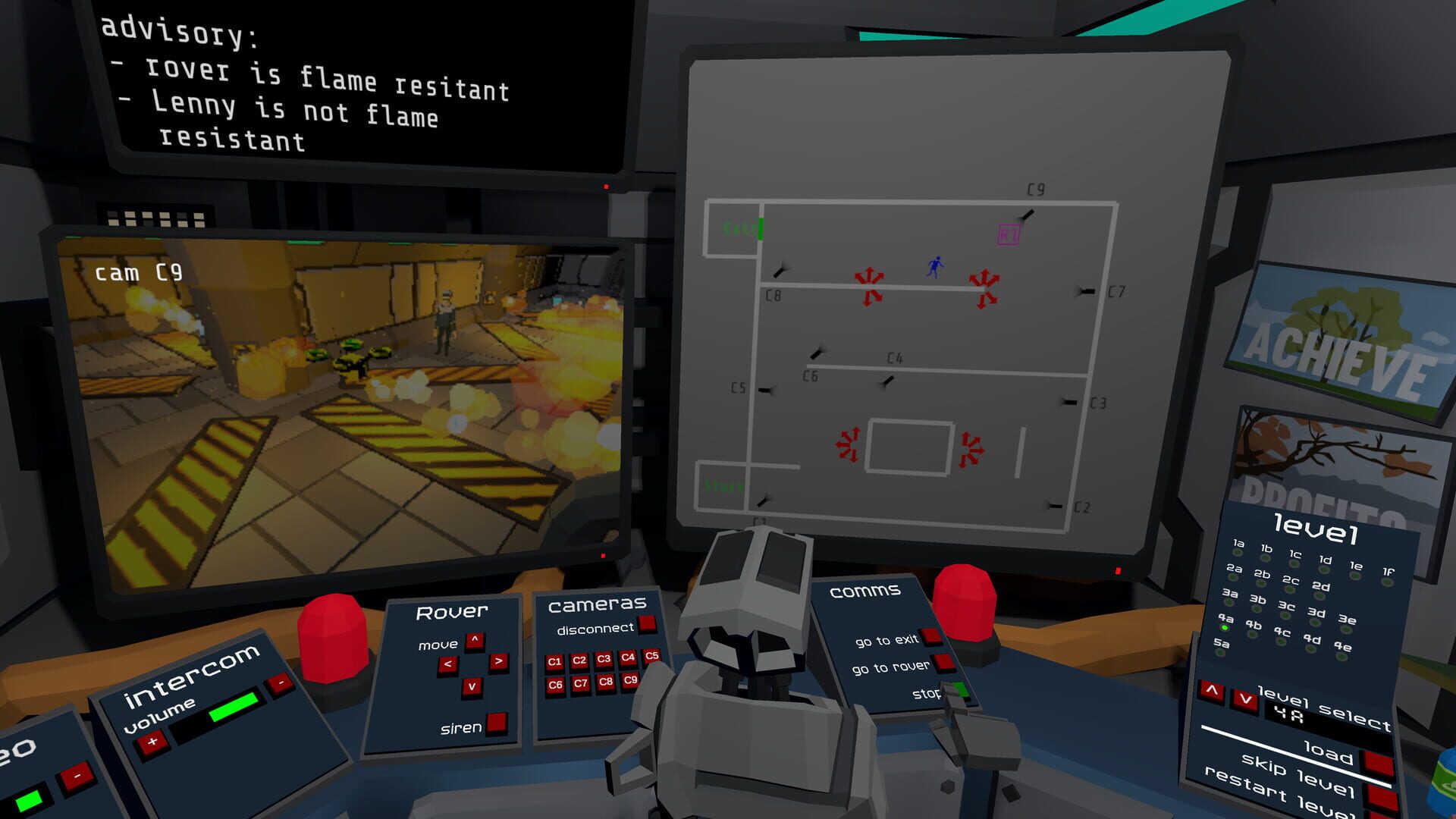The width and height of the screenshot is (1456, 819).
Task: Click the level select up chevron
Action: [1212, 692]
